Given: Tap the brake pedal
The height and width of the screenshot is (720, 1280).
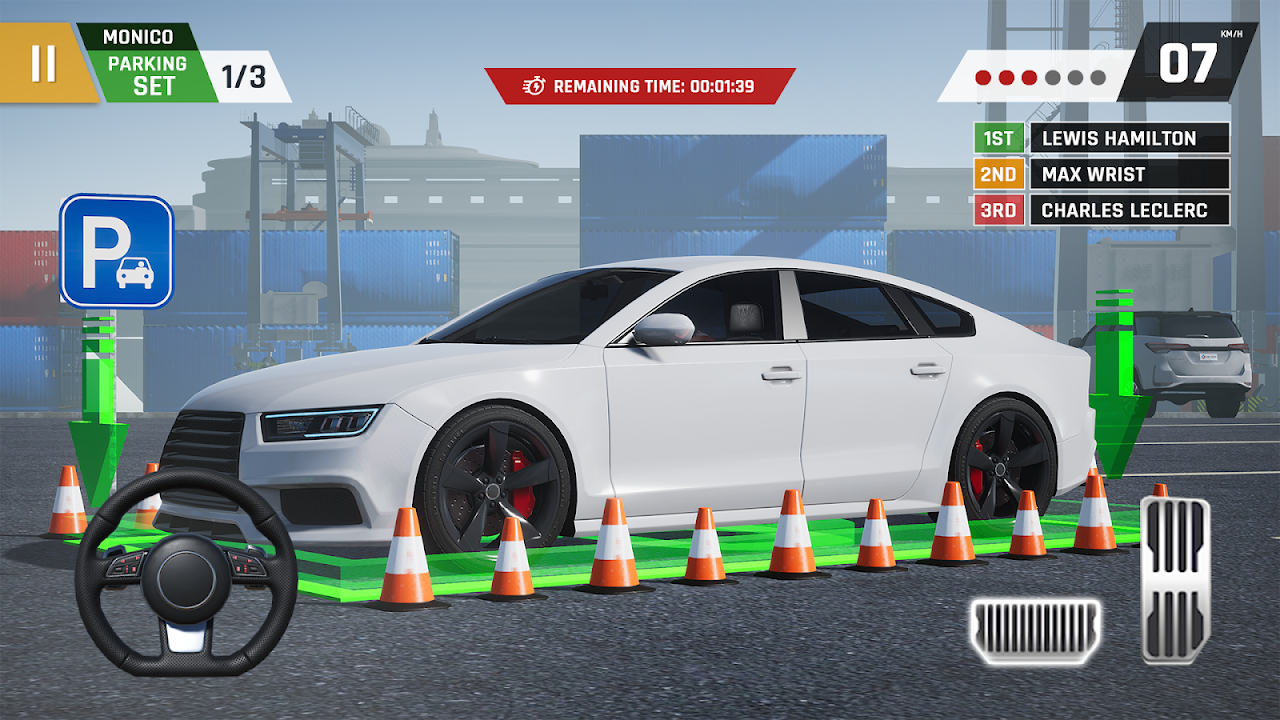Looking at the screenshot, I should (x=1034, y=631).
